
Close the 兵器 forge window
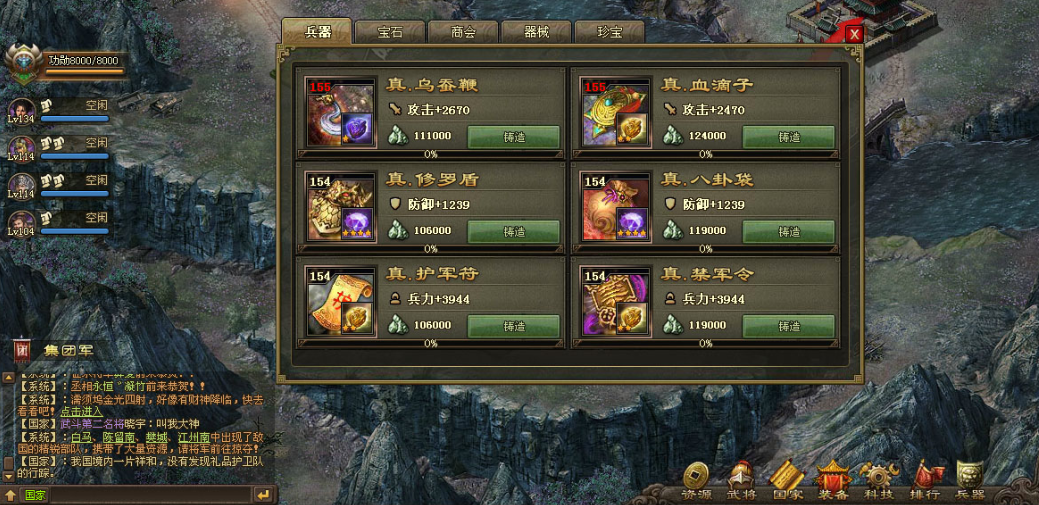tap(853, 34)
